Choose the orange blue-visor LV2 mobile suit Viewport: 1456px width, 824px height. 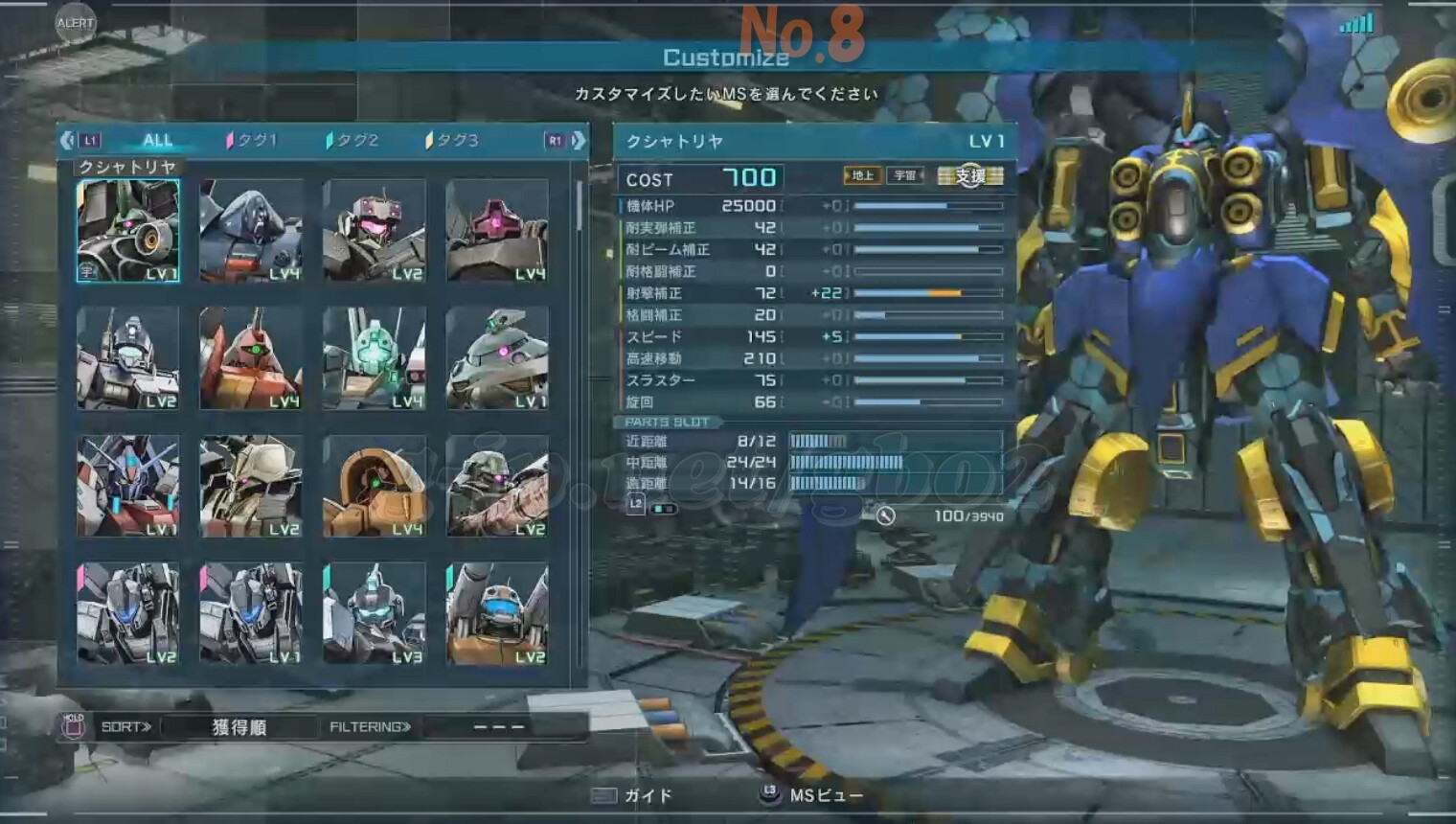click(x=497, y=613)
